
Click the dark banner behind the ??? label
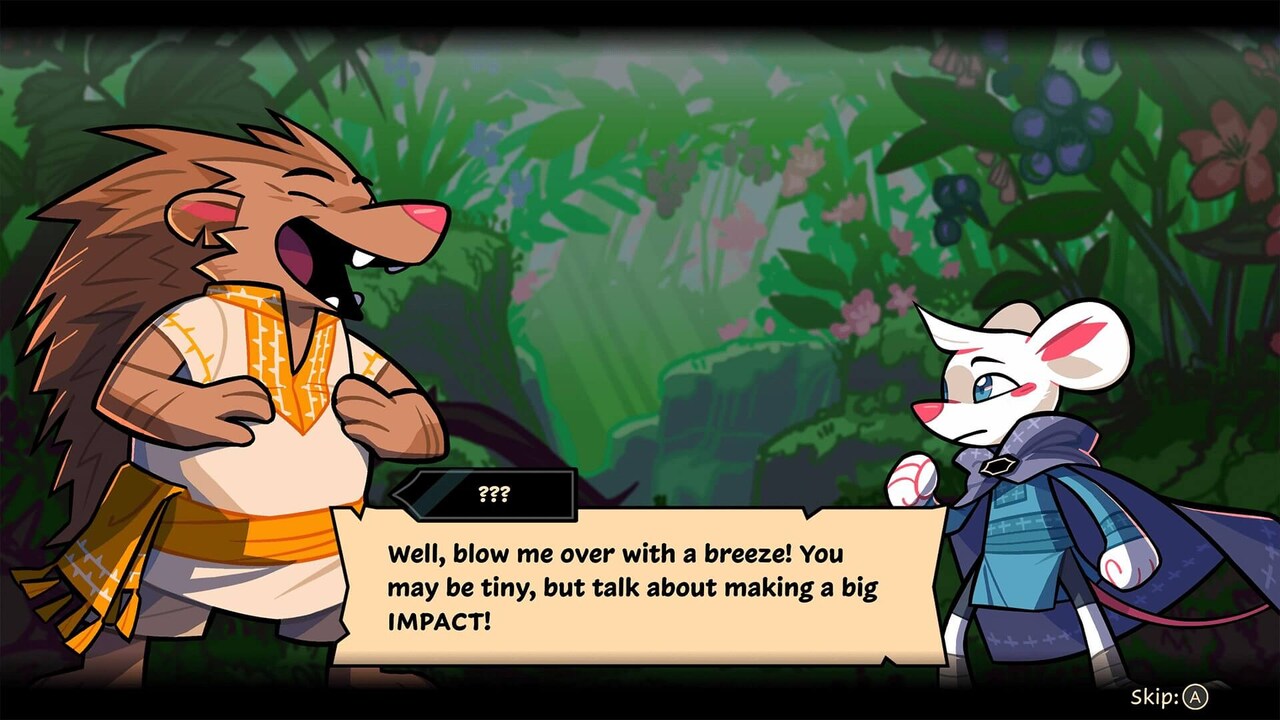click(x=440, y=495)
